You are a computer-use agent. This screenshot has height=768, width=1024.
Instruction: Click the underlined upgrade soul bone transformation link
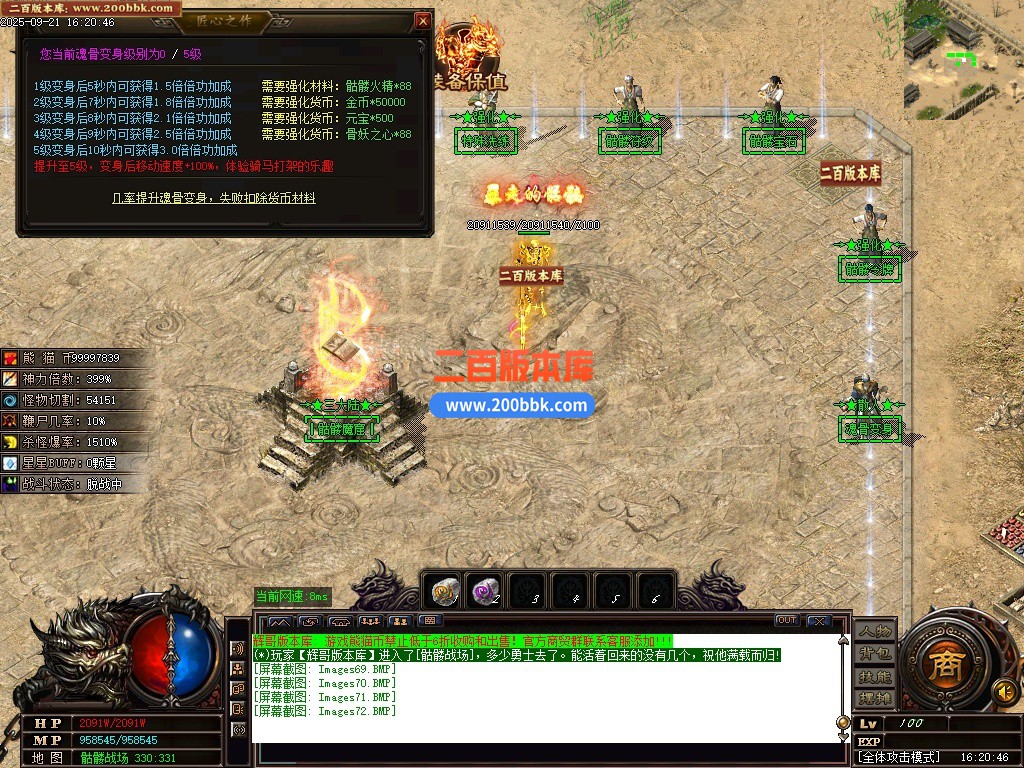[x=214, y=198]
